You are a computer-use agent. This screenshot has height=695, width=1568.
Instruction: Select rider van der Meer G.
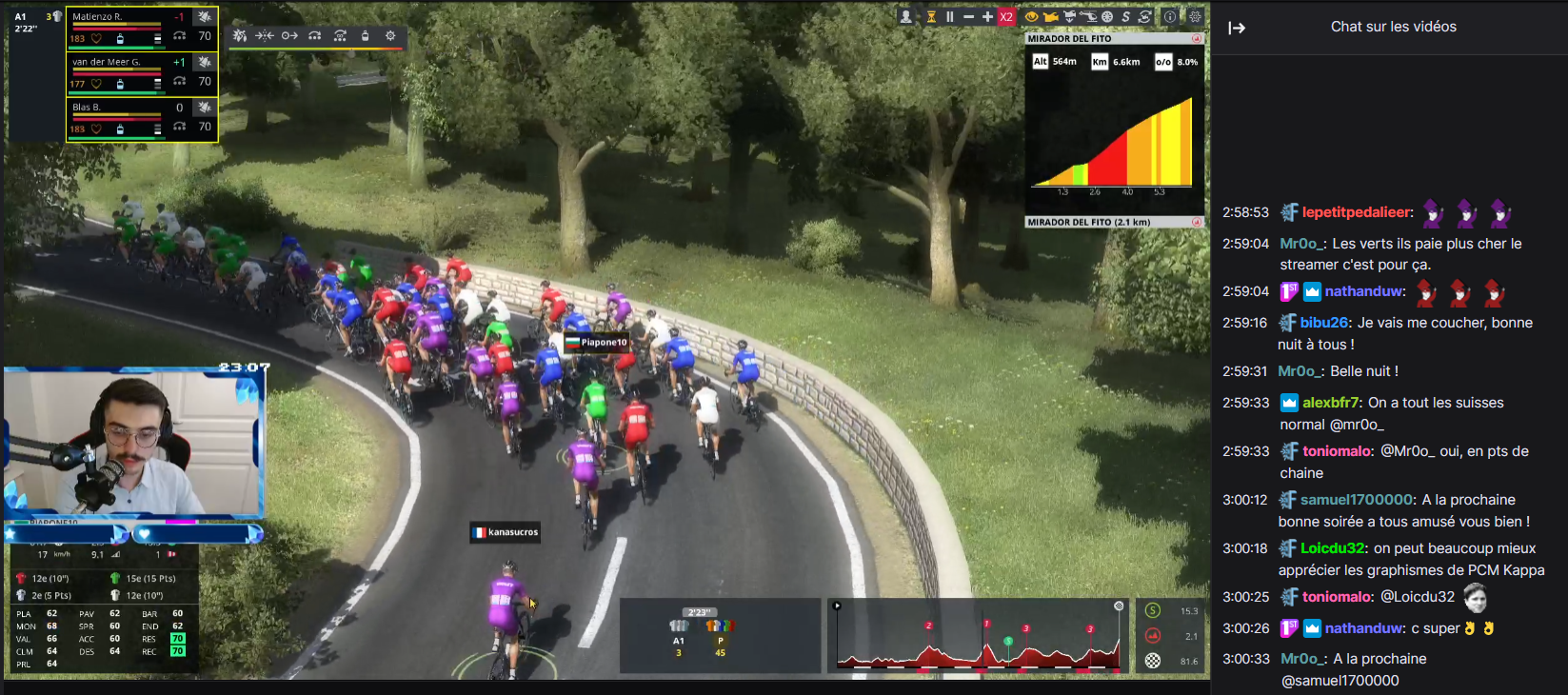coord(141,73)
